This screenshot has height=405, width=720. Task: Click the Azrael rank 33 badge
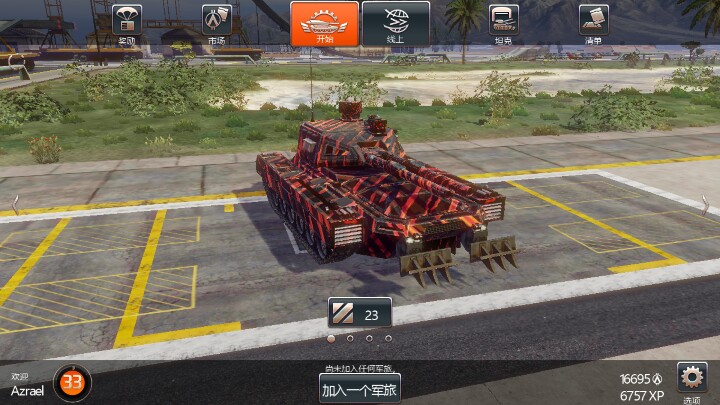click(72, 382)
